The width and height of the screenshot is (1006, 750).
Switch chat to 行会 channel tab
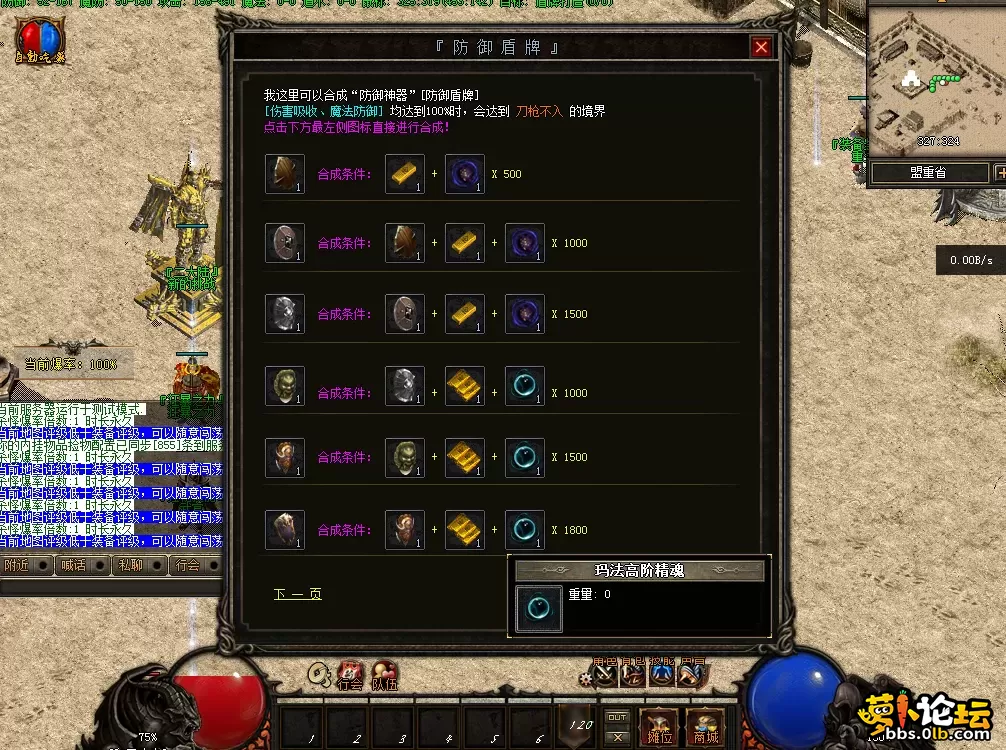coord(187,565)
